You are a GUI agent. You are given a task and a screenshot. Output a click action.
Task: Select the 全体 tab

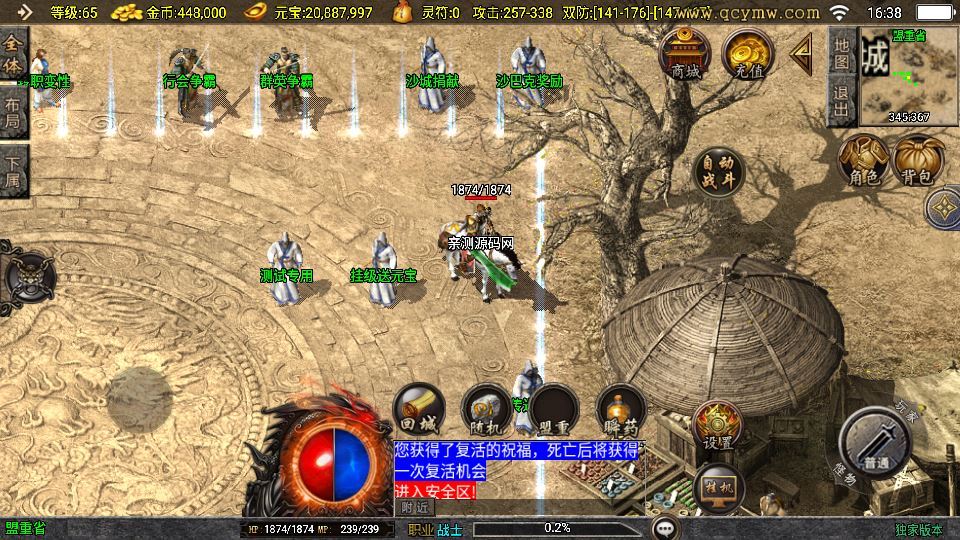coord(13,53)
